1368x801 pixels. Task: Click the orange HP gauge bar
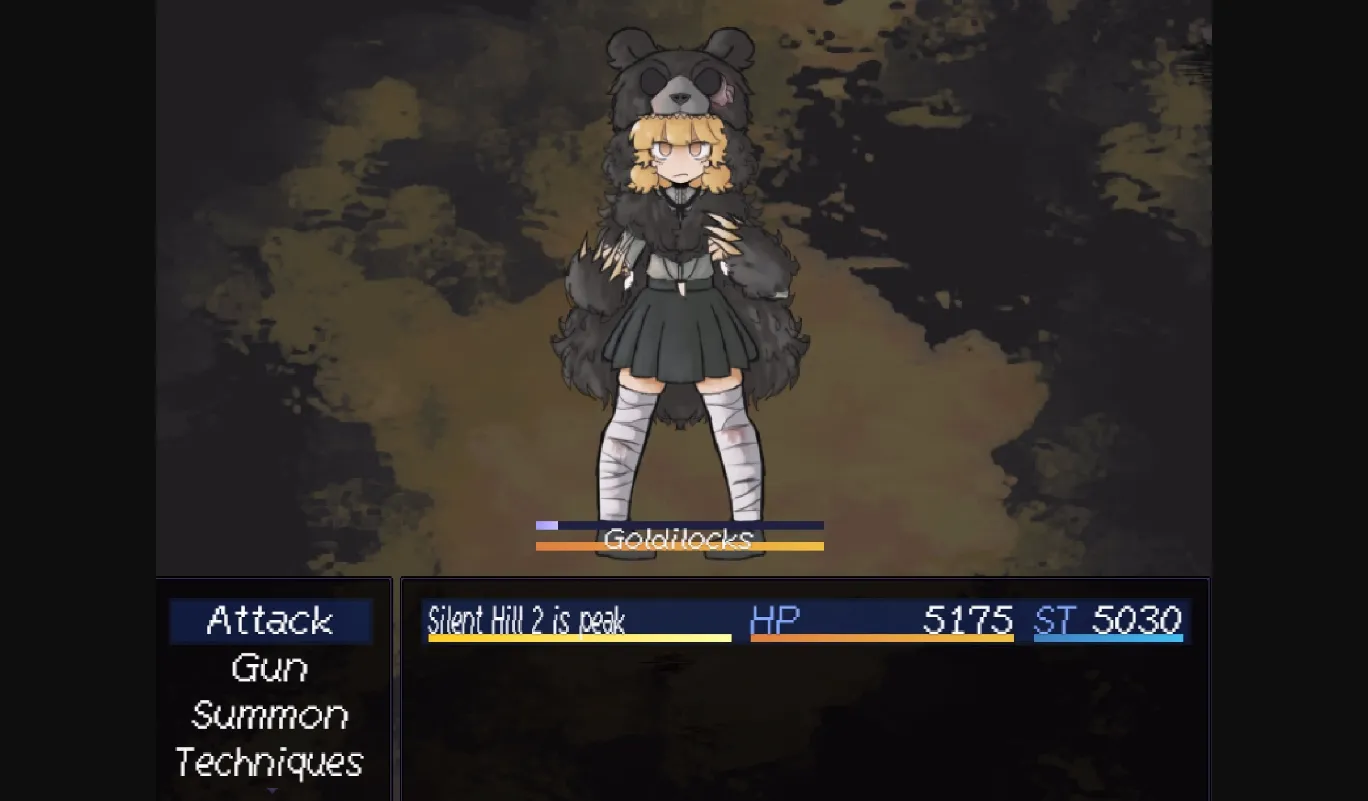tap(880, 637)
